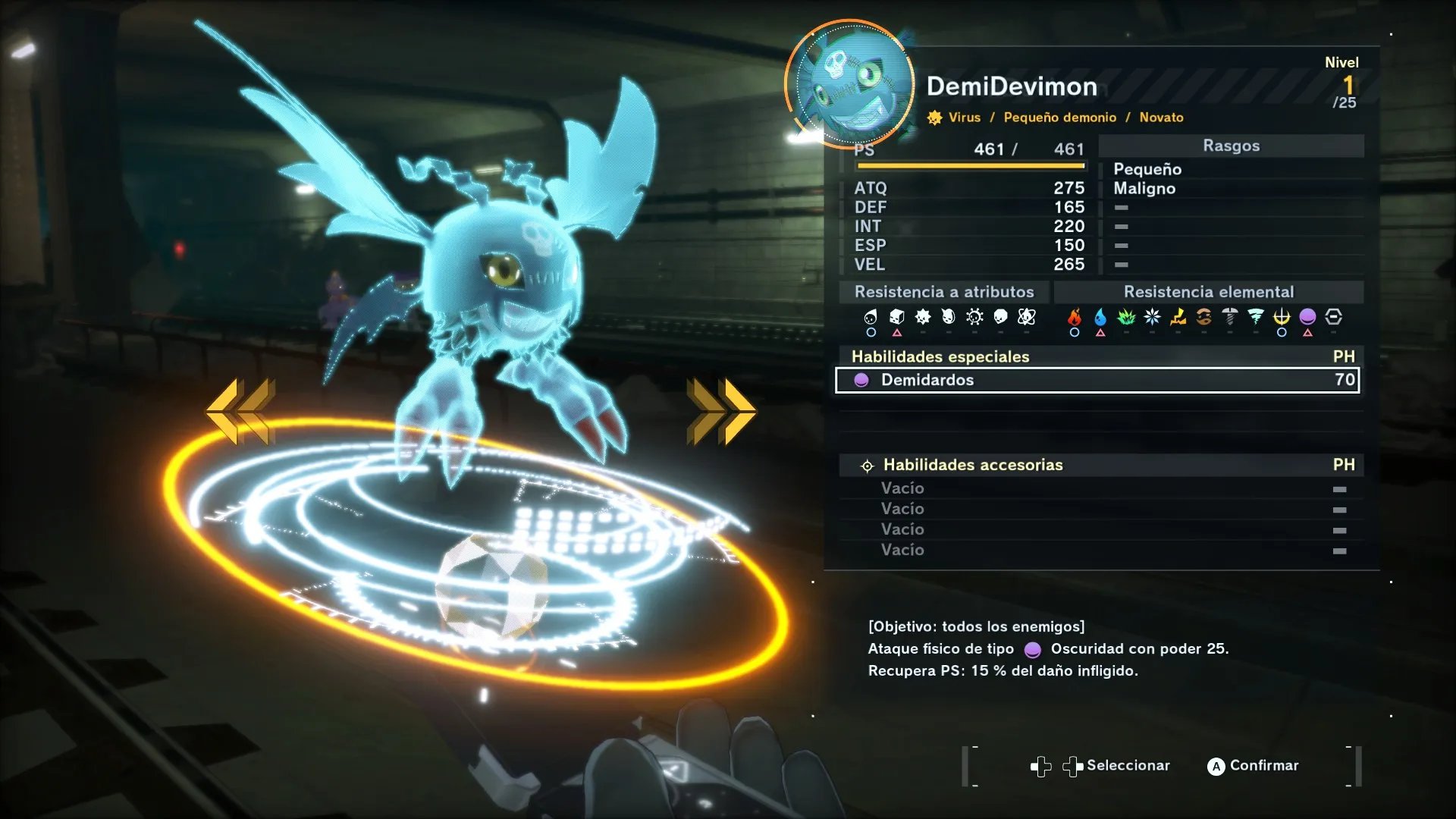
Task: Select the Maligno trait
Action: 1144,189
